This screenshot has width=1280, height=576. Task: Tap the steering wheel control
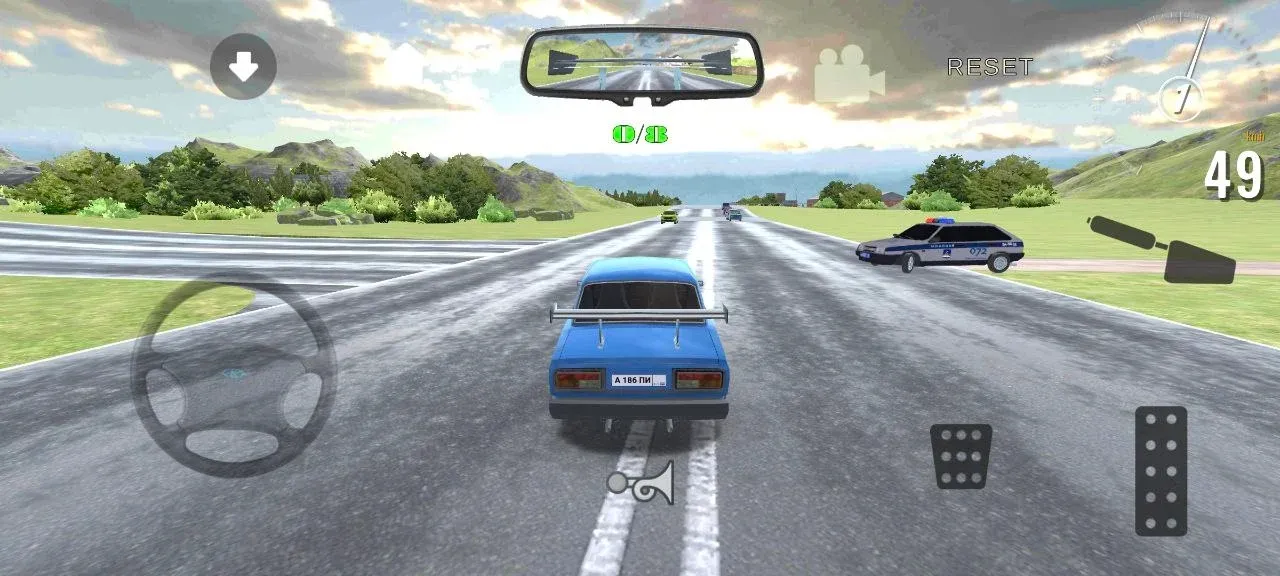(x=234, y=376)
